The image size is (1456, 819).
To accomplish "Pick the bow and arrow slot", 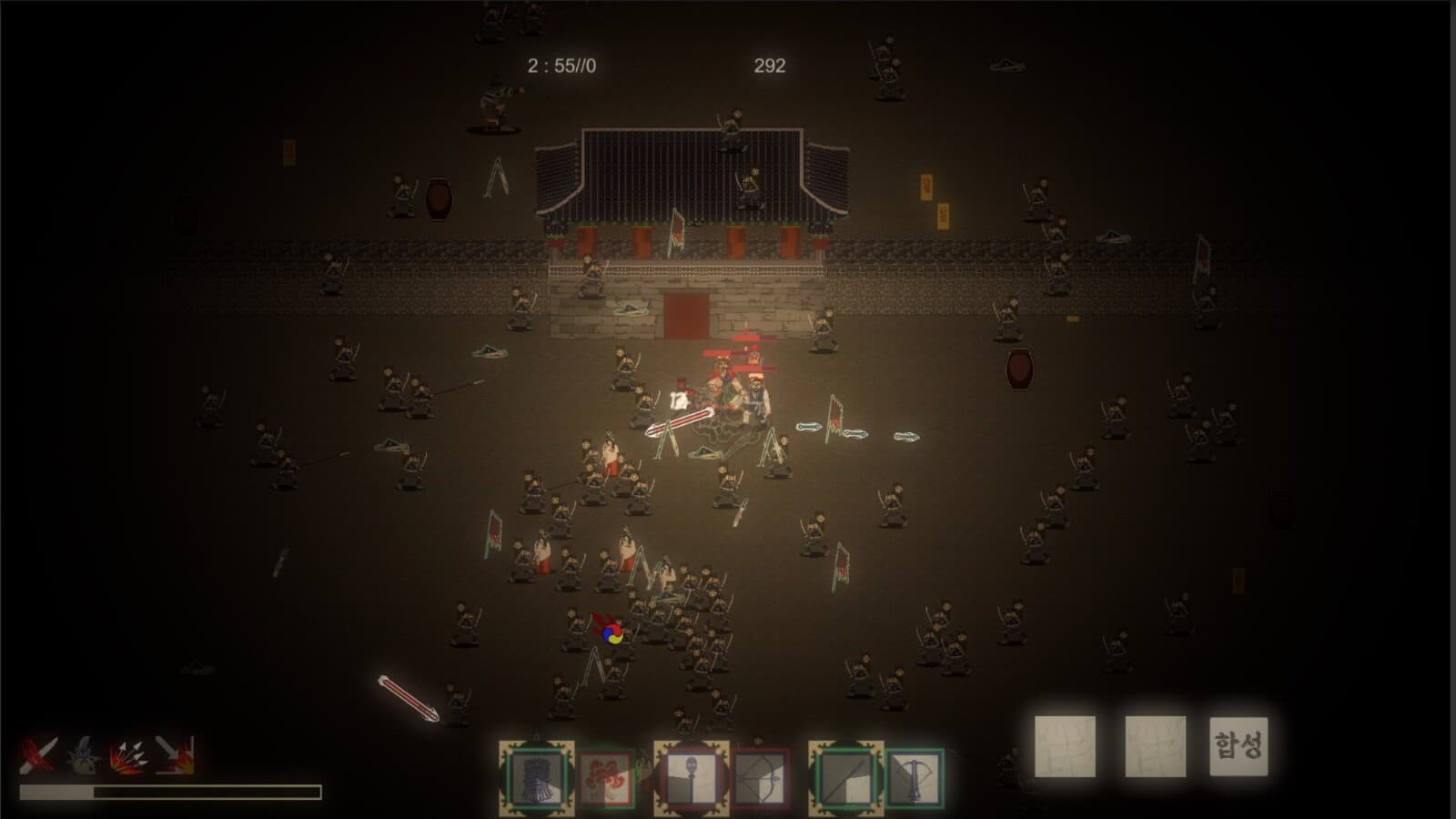I will (761, 779).
